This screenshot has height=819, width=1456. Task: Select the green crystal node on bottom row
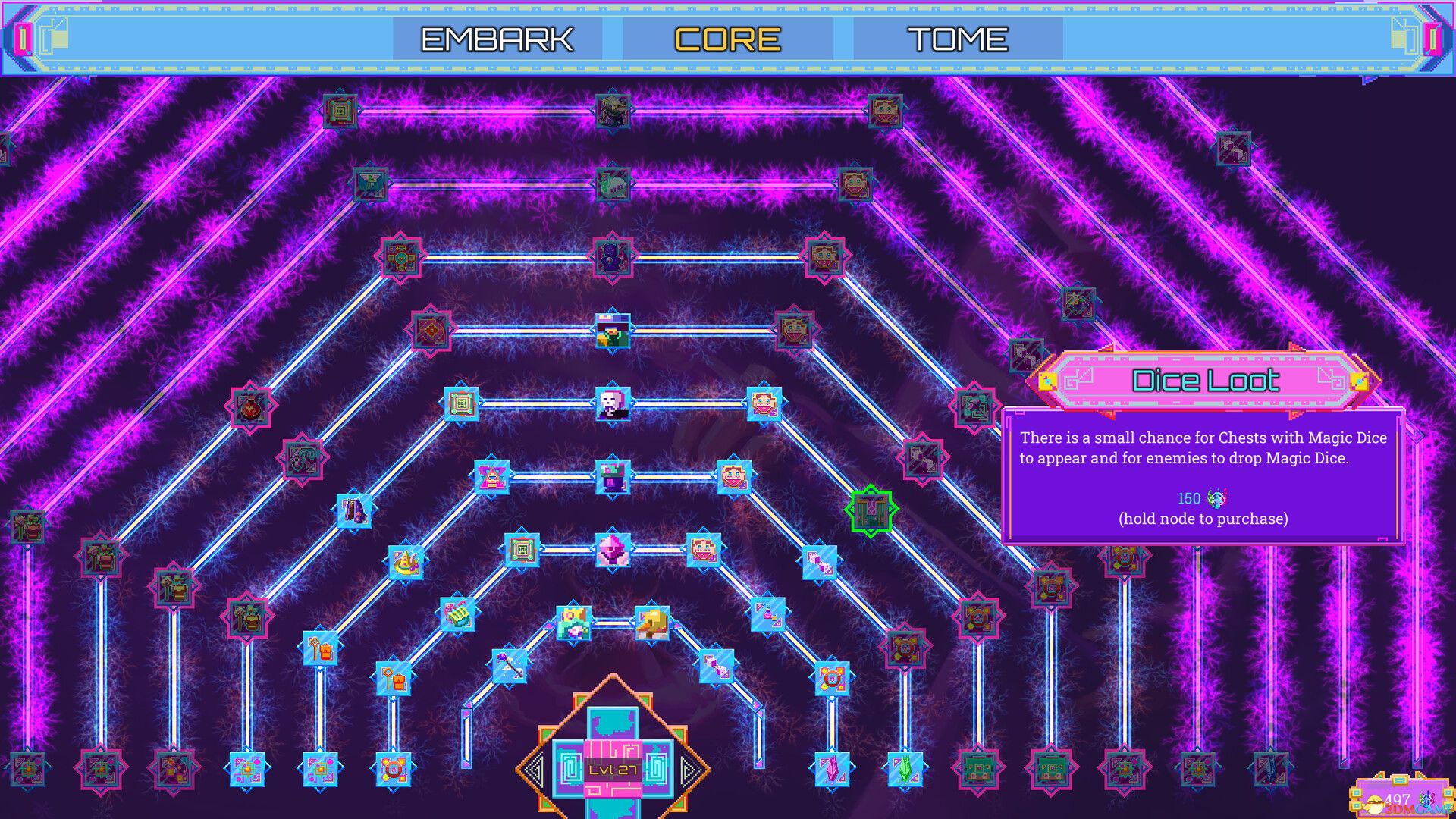click(905, 769)
